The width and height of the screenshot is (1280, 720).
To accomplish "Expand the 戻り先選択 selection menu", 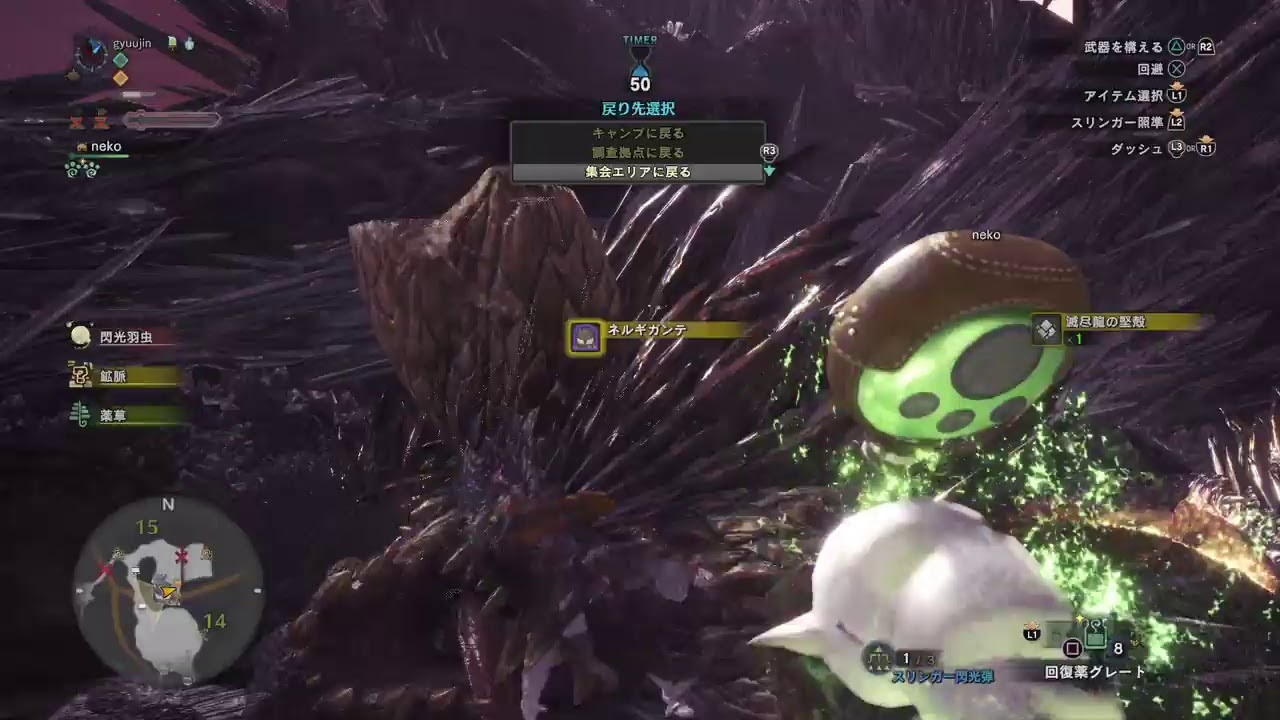I will point(639,109).
